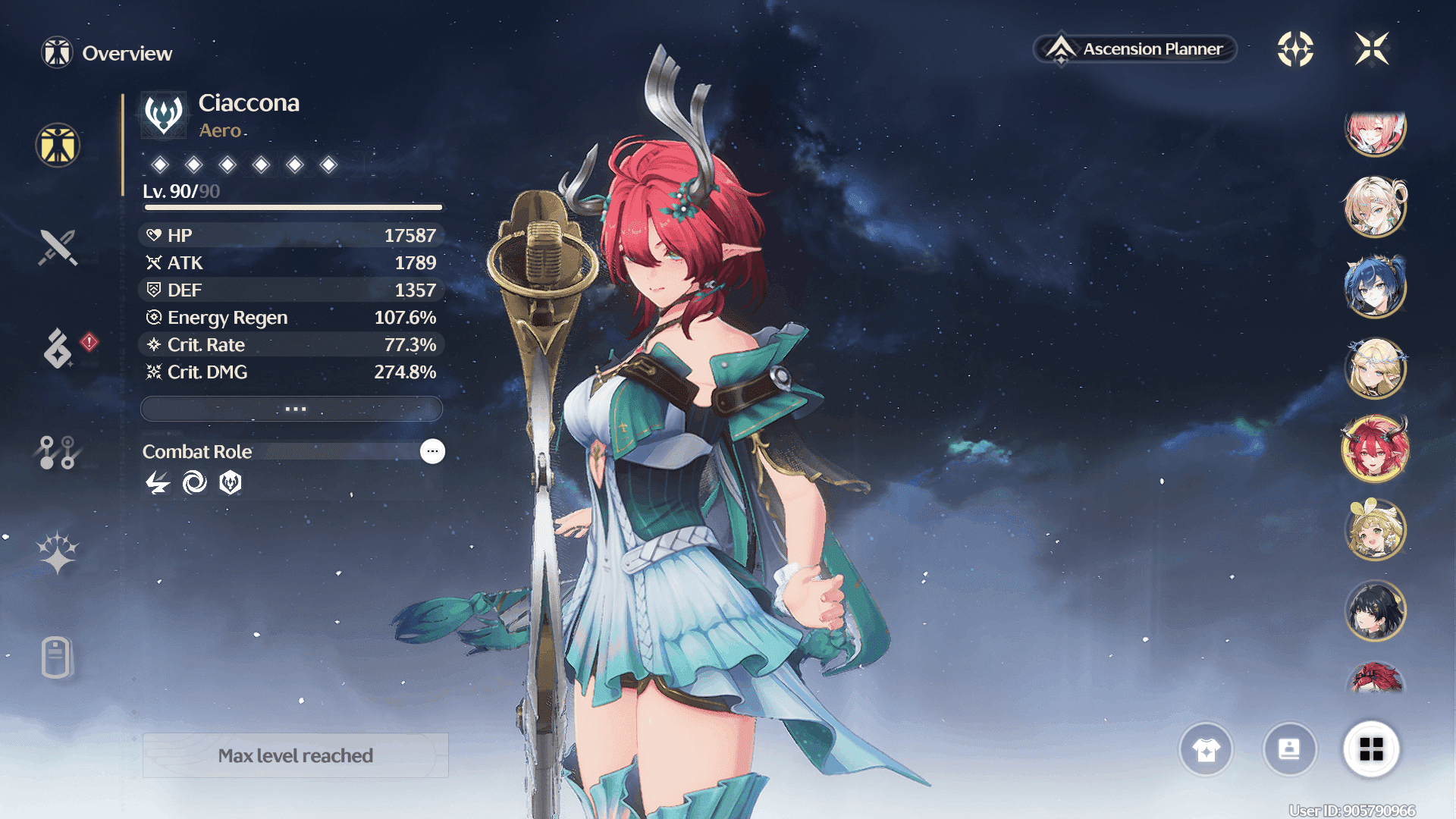Close the character overview screen
The width and height of the screenshot is (1456, 819).
coord(1372,49)
